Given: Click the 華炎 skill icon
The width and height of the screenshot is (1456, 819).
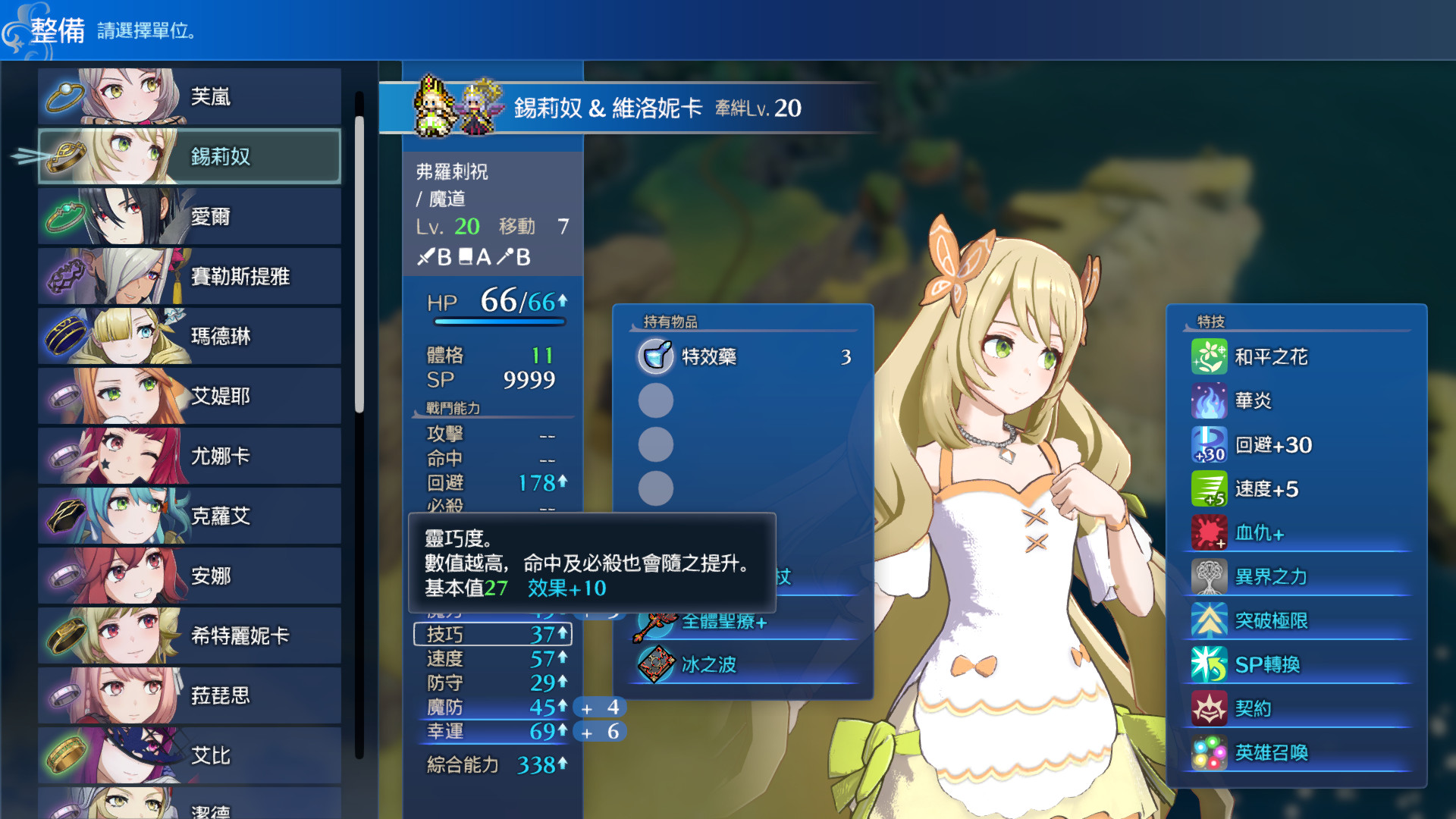Looking at the screenshot, I should 1211,401.
